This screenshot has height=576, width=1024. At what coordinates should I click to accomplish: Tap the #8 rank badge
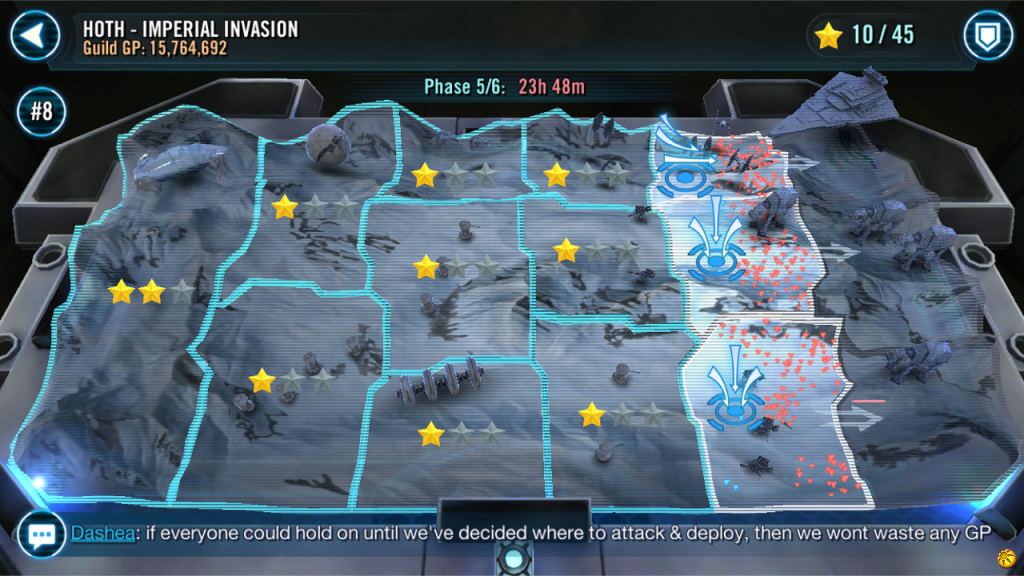click(x=41, y=110)
